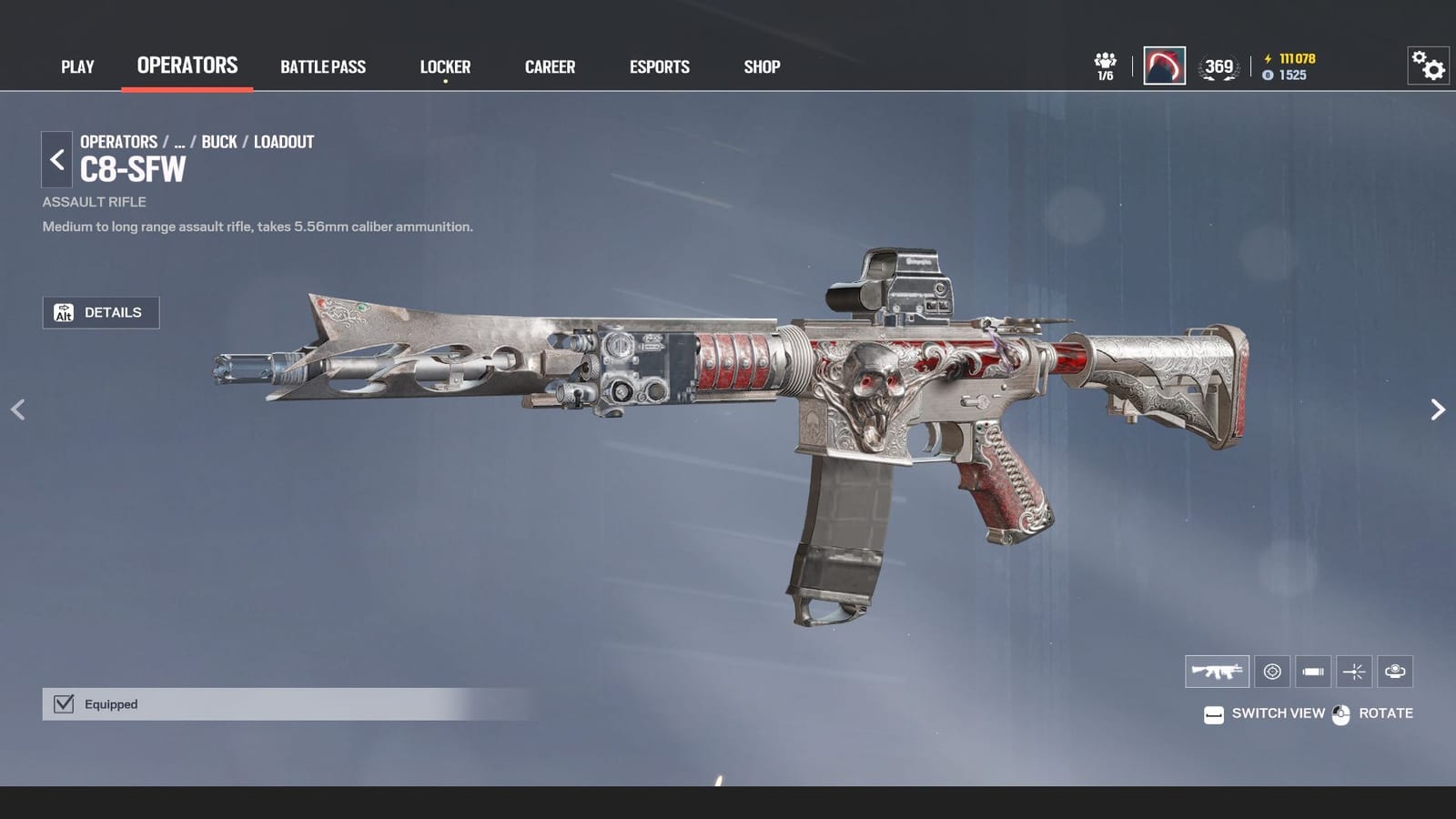The height and width of the screenshot is (819, 1456).
Task: Open the laser grip attachment category
Action: [x=1354, y=672]
